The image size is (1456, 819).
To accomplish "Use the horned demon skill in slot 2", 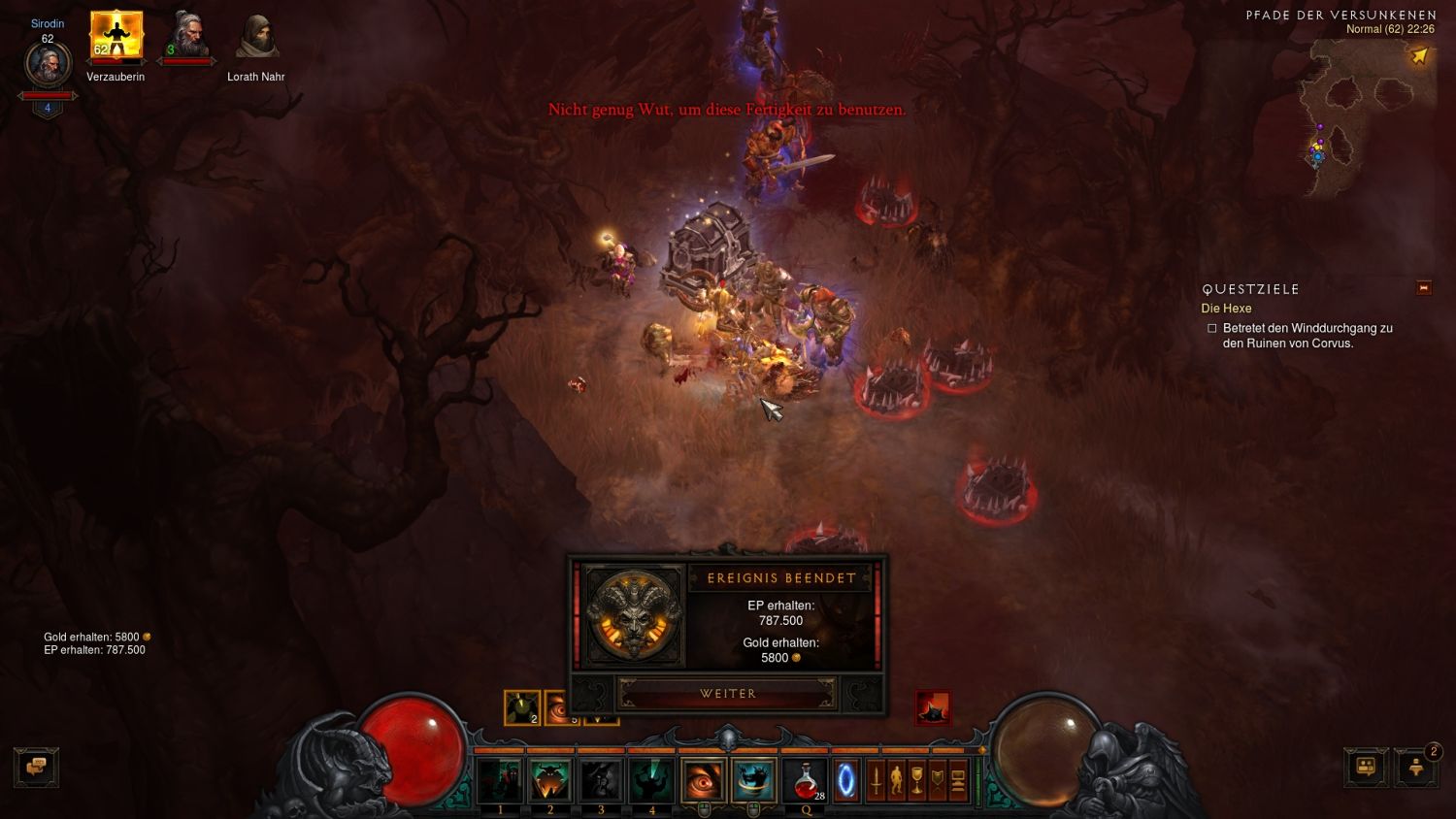I will tap(550, 780).
